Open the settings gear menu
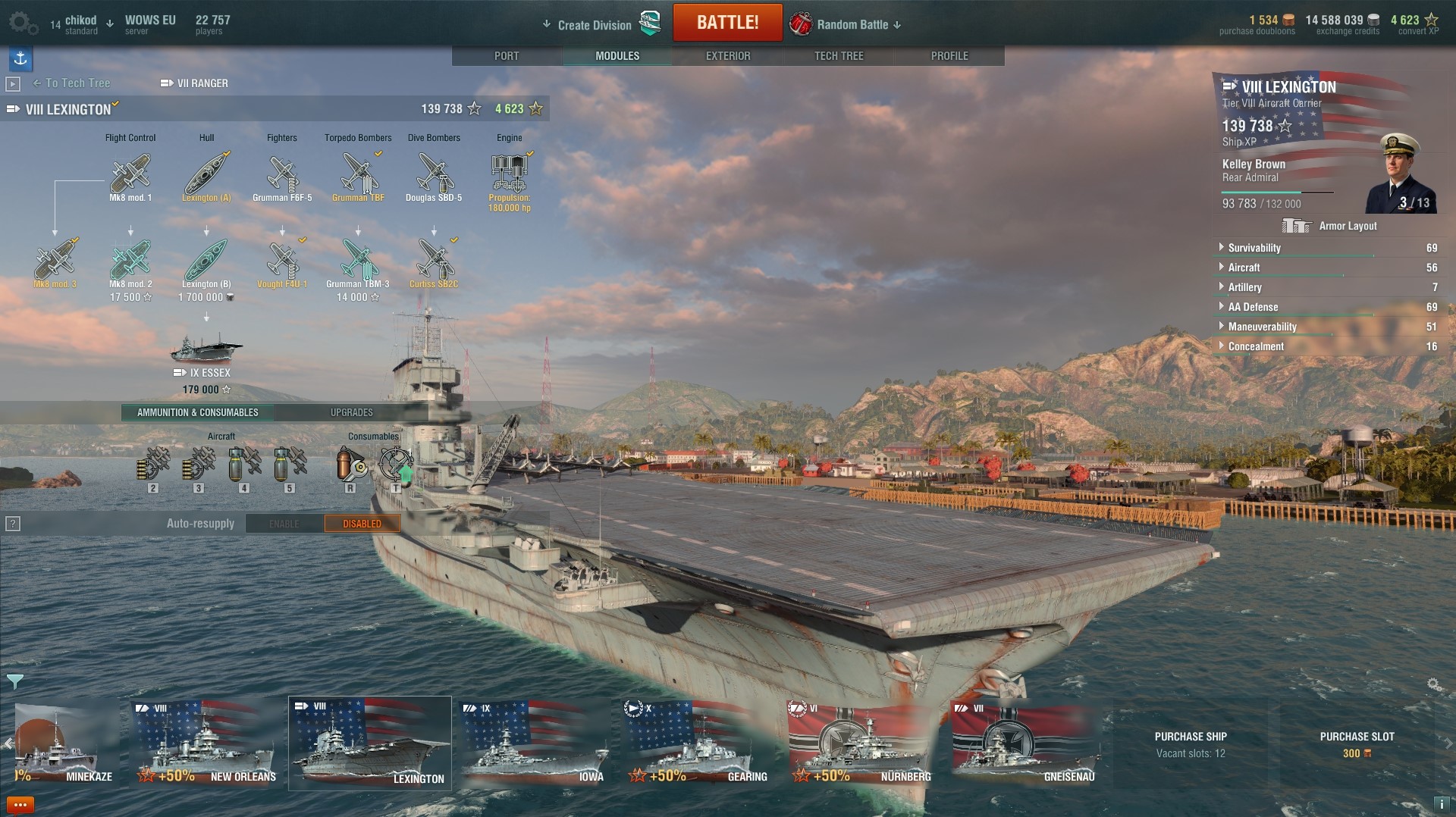 21,23
